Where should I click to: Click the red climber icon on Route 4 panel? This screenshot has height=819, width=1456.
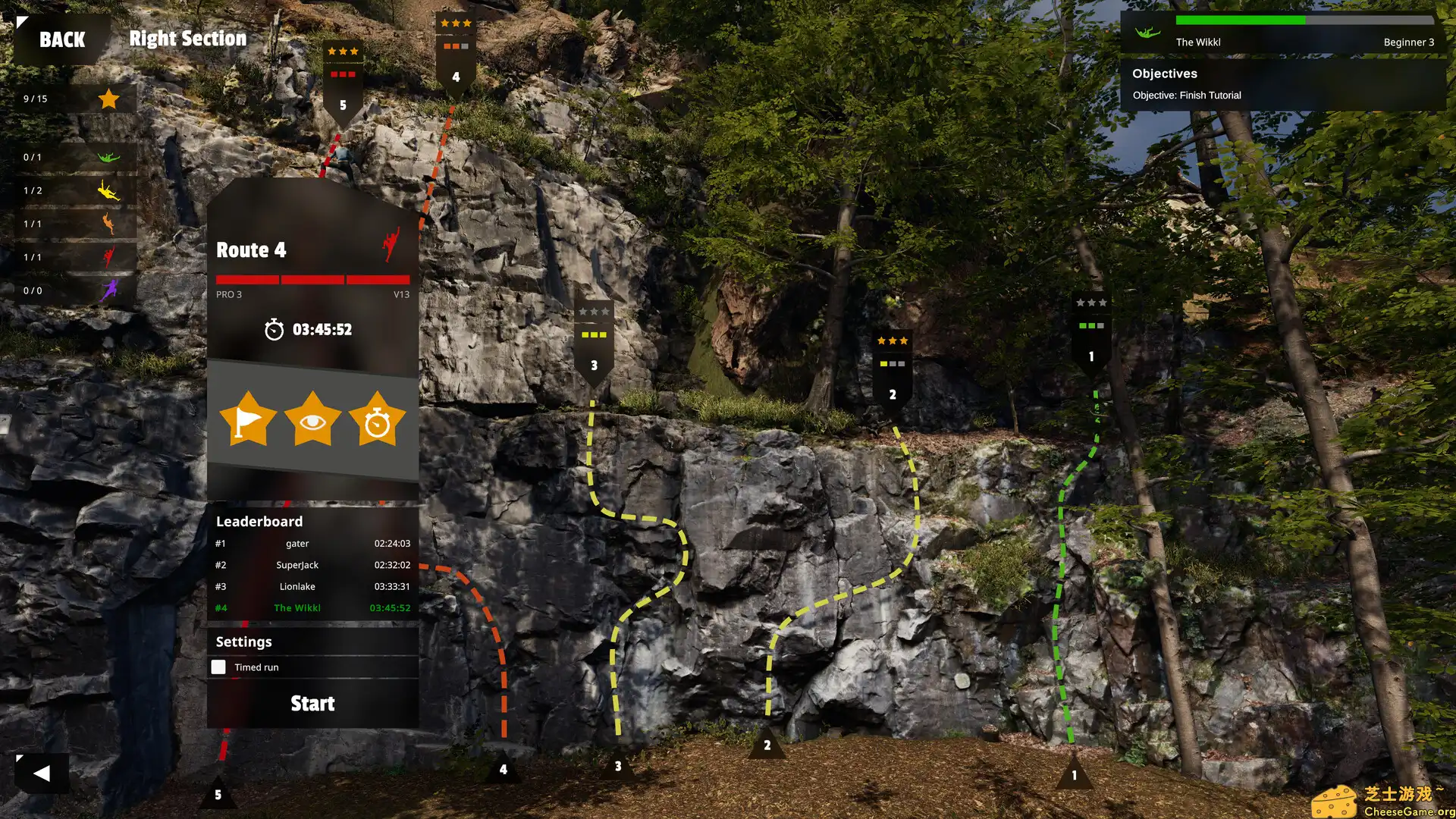pos(391,244)
